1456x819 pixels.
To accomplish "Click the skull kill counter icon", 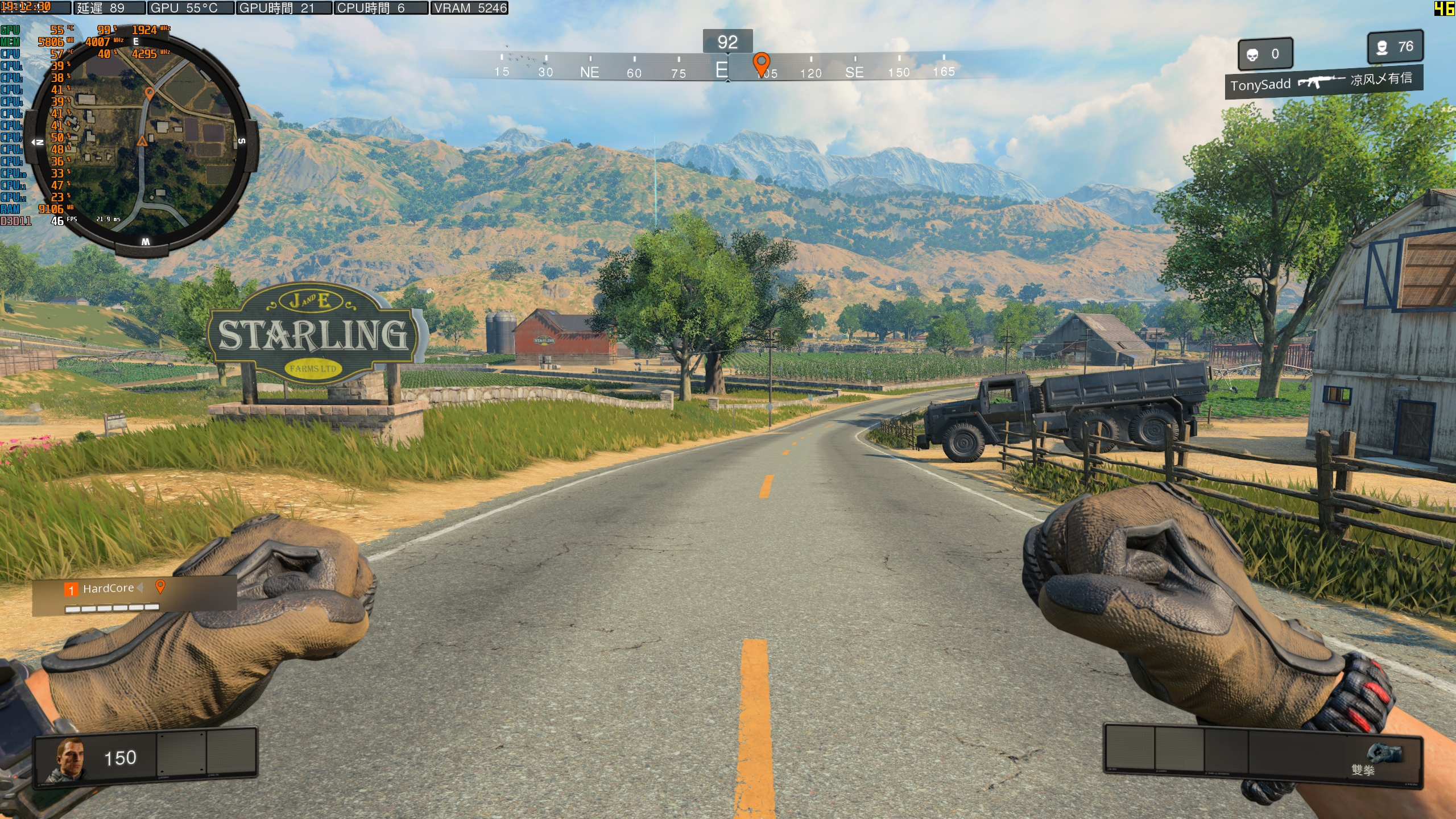I will pyautogui.click(x=1252, y=55).
